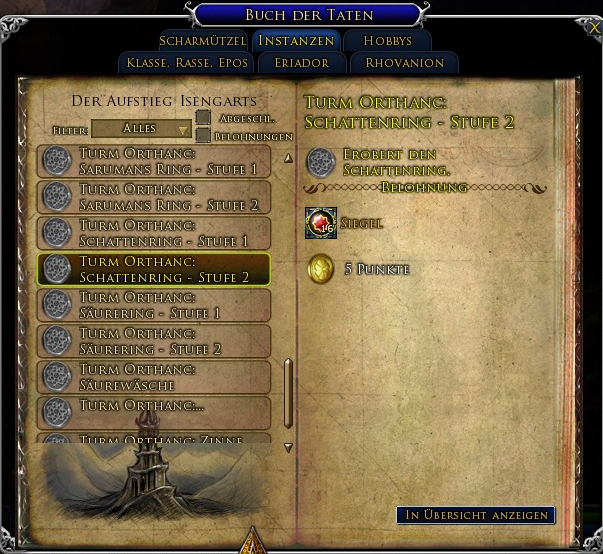Switch to the Instanzen tab
This screenshot has width=603, height=554.
click(x=295, y=41)
